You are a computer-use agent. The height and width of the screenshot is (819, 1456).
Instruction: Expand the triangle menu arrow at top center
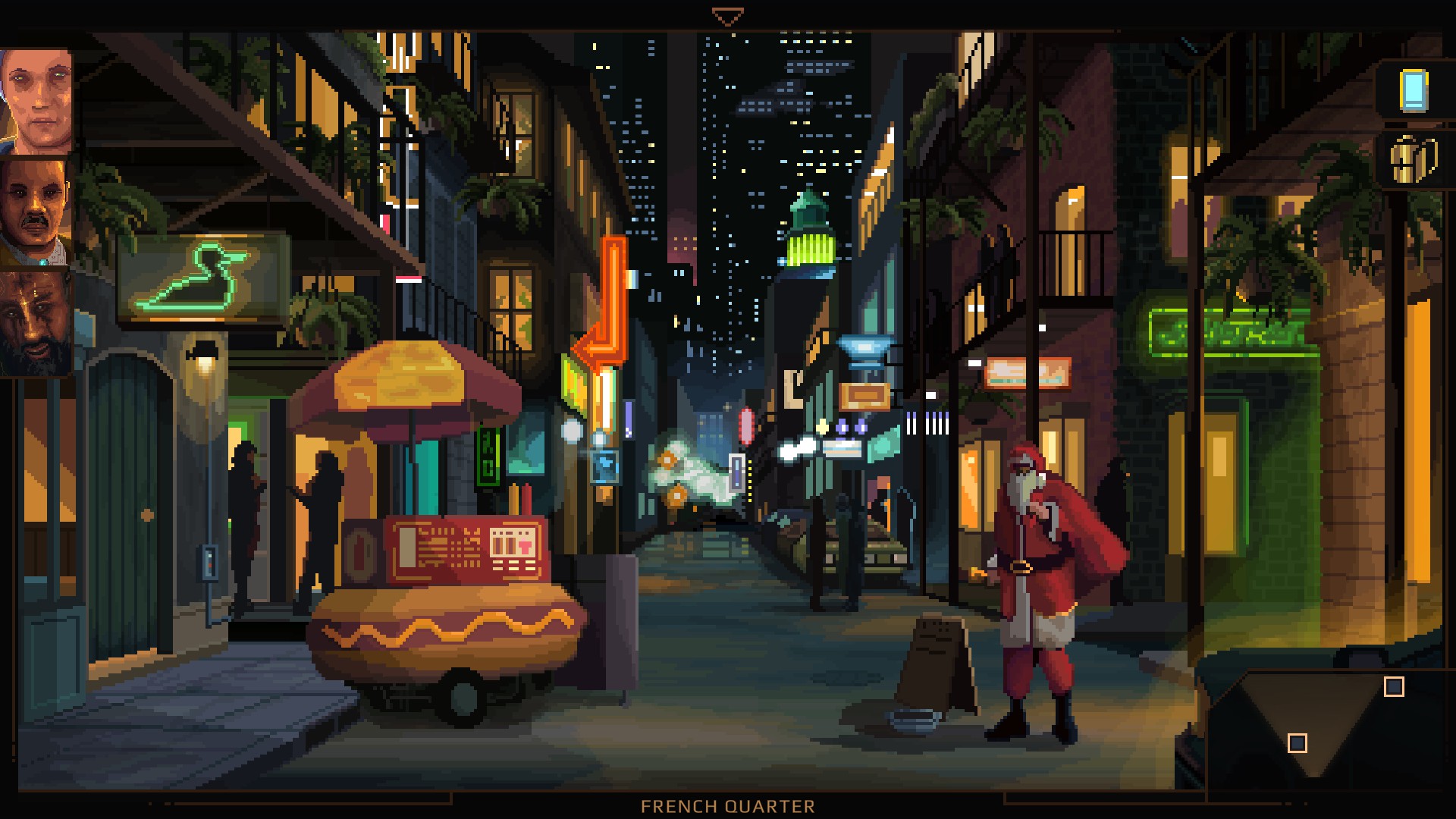click(x=727, y=17)
